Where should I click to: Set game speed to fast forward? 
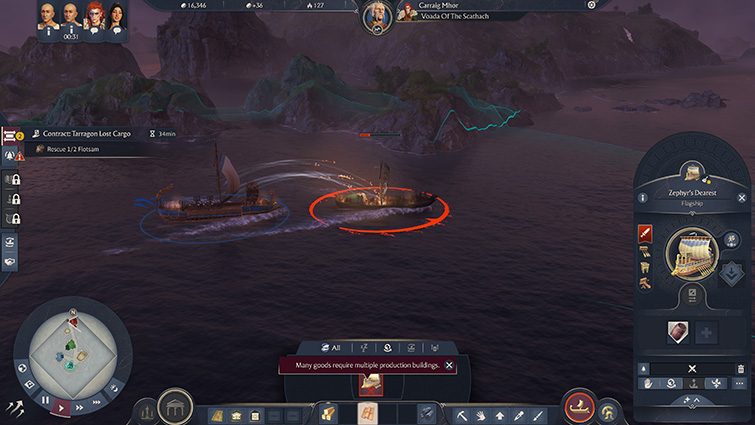[x=81, y=406]
